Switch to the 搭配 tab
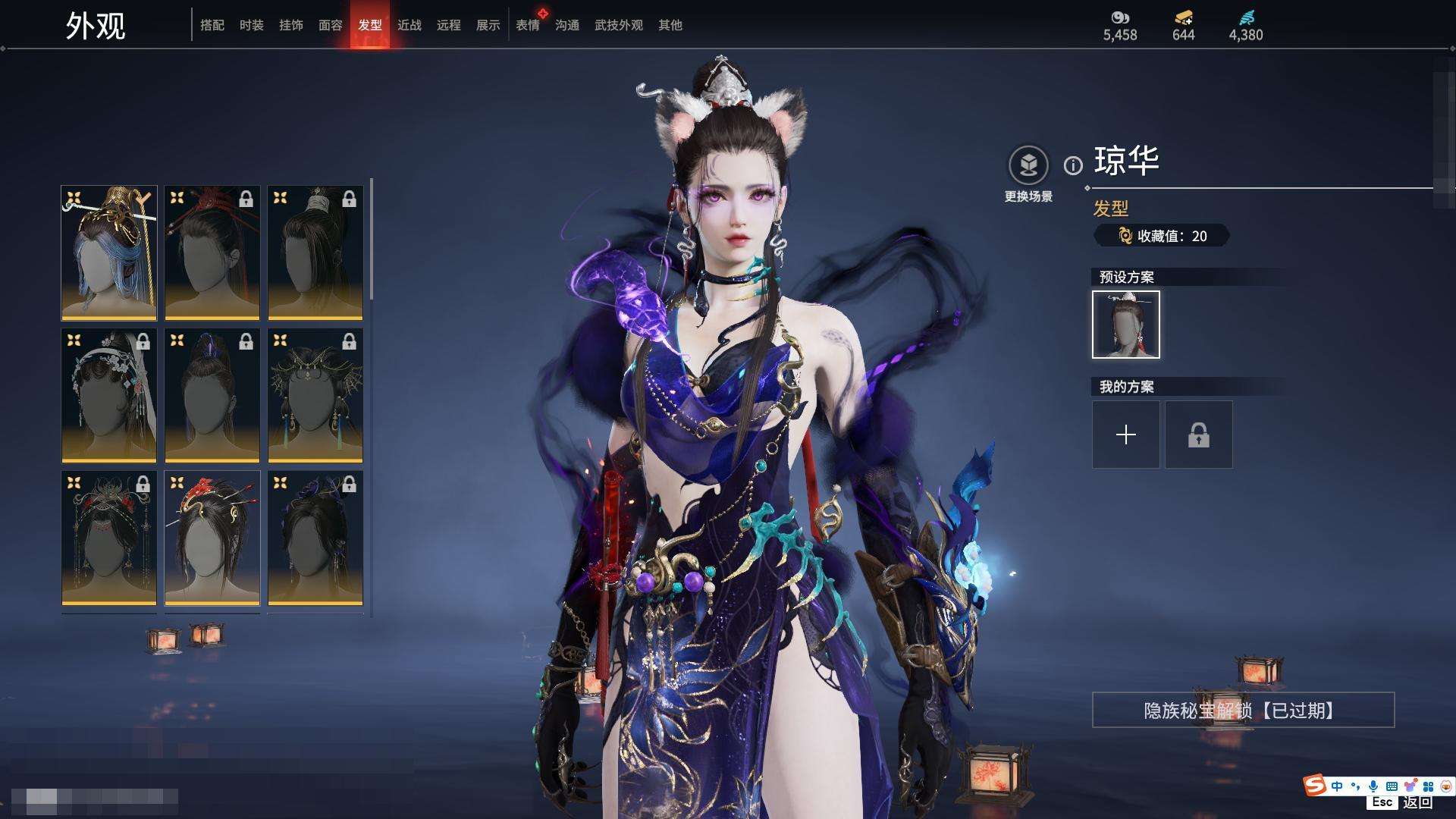This screenshot has width=1456, height=819. click(212, 25)
